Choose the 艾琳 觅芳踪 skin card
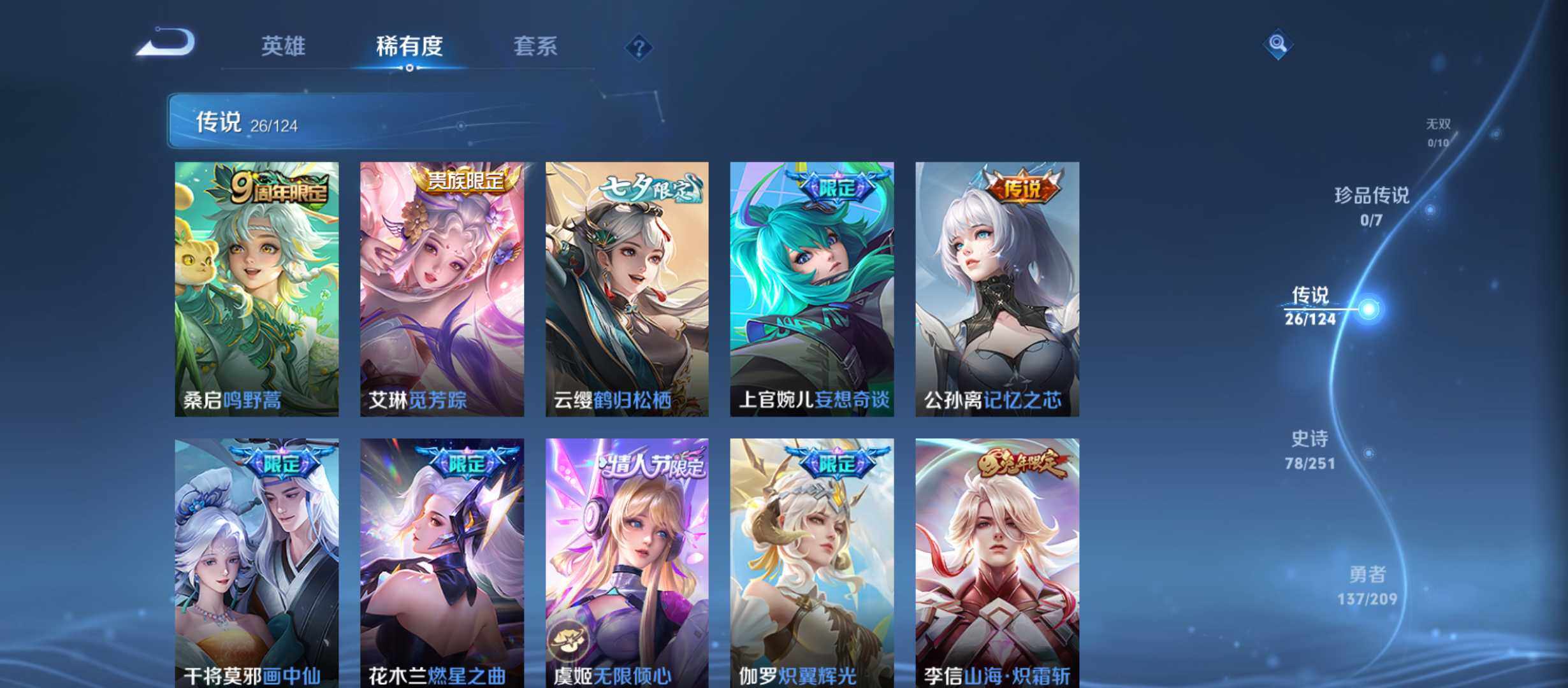This screenshot has height=688, width=1568. [x=442, y=289]
